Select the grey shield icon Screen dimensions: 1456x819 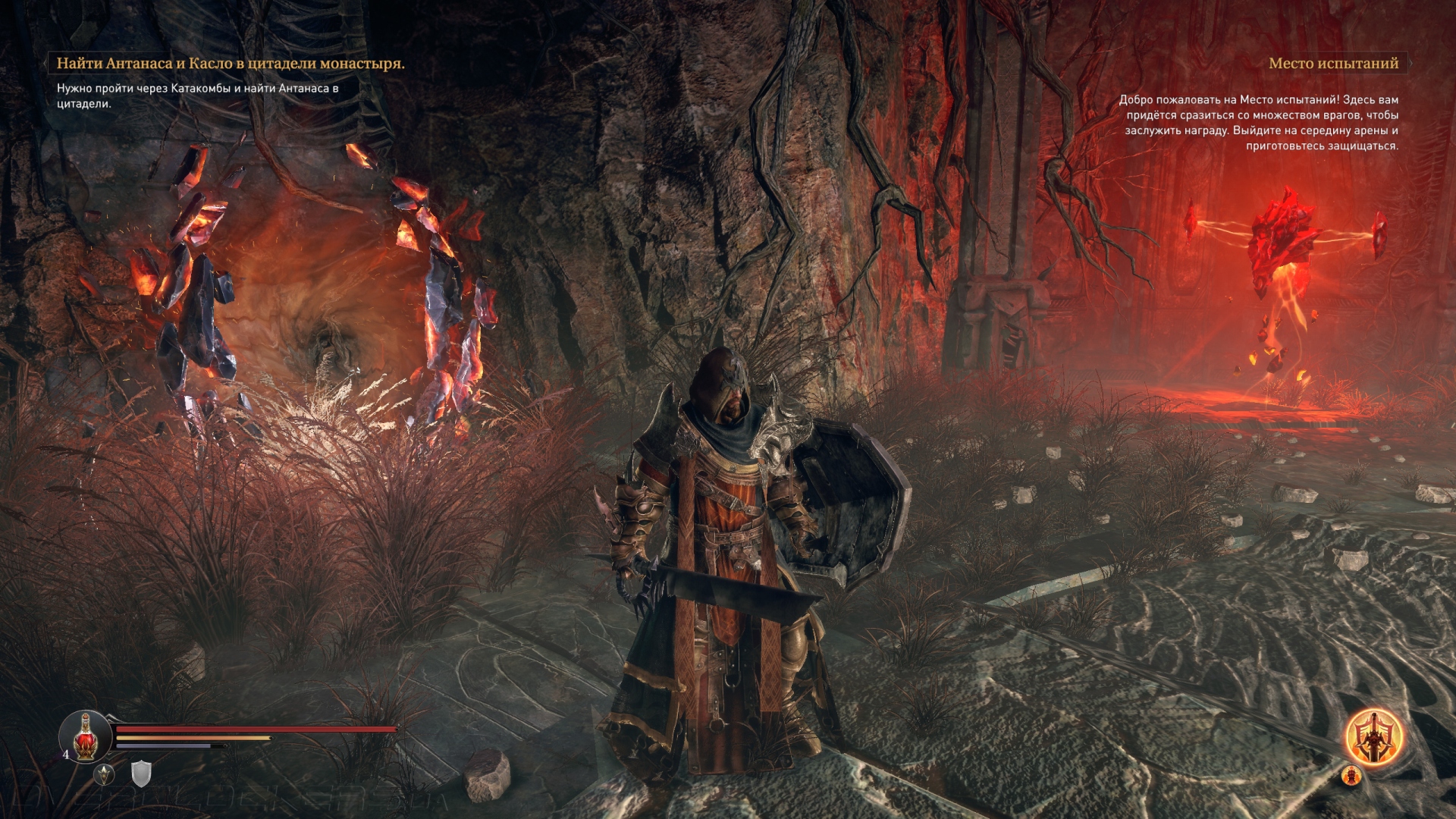coord(141,773)
